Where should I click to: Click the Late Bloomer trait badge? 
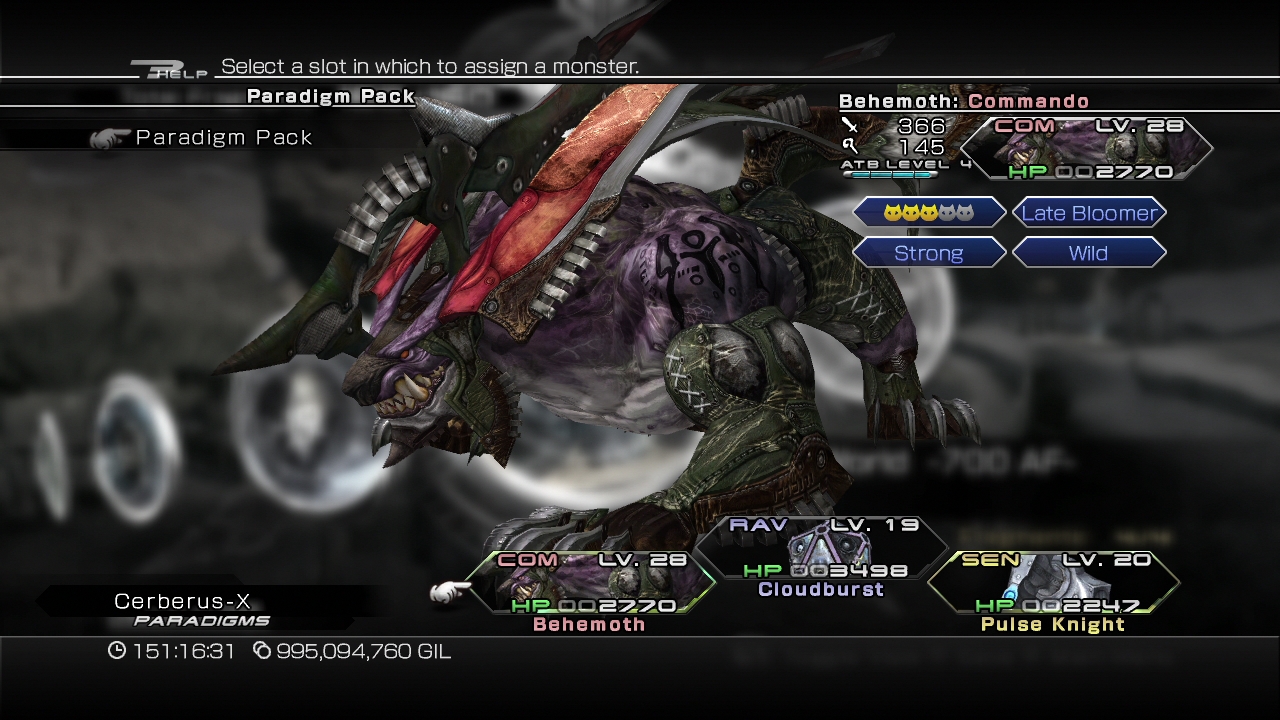tap(1090, 212)
